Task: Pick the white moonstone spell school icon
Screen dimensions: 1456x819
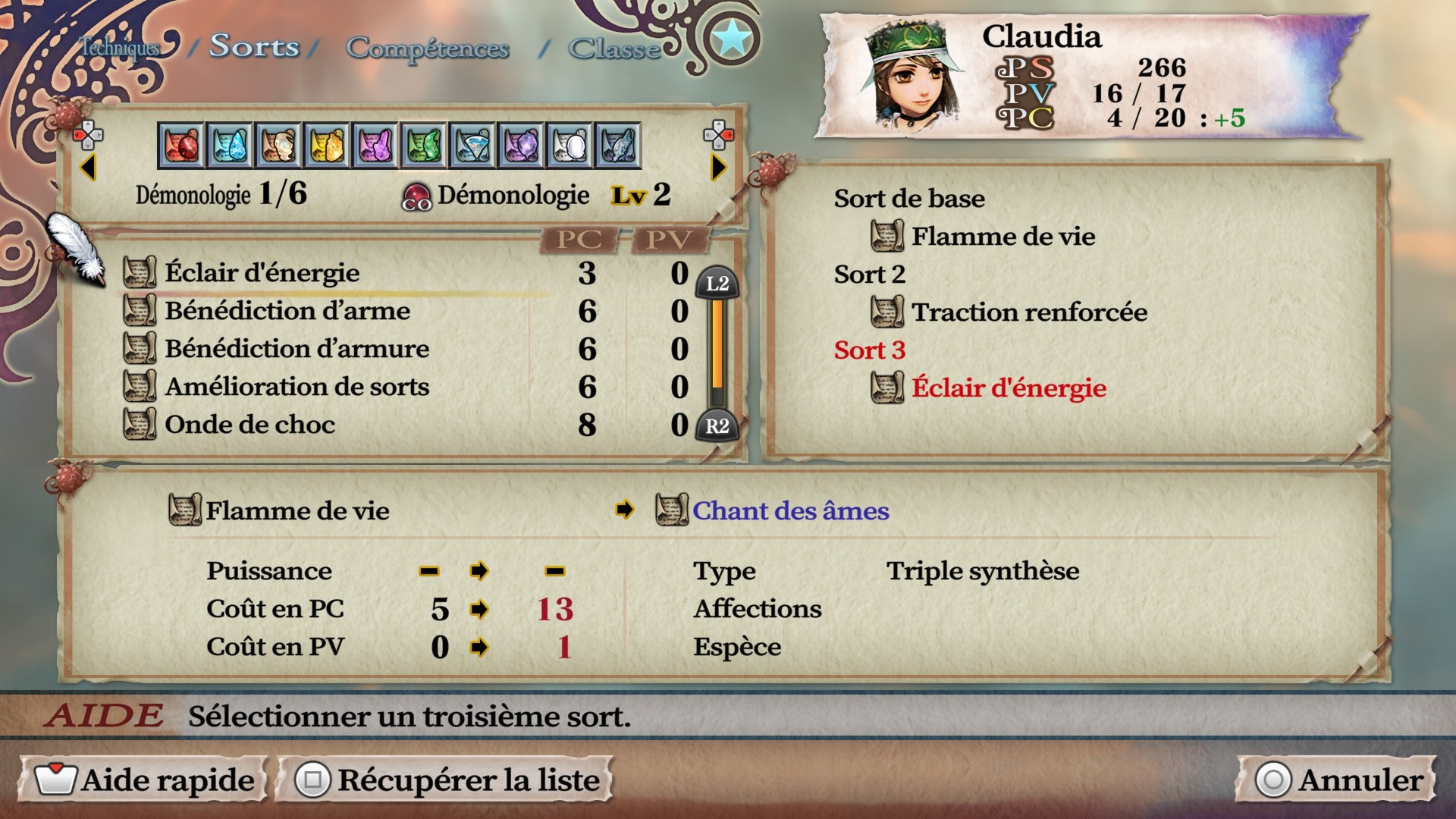Action: (570, 145)
